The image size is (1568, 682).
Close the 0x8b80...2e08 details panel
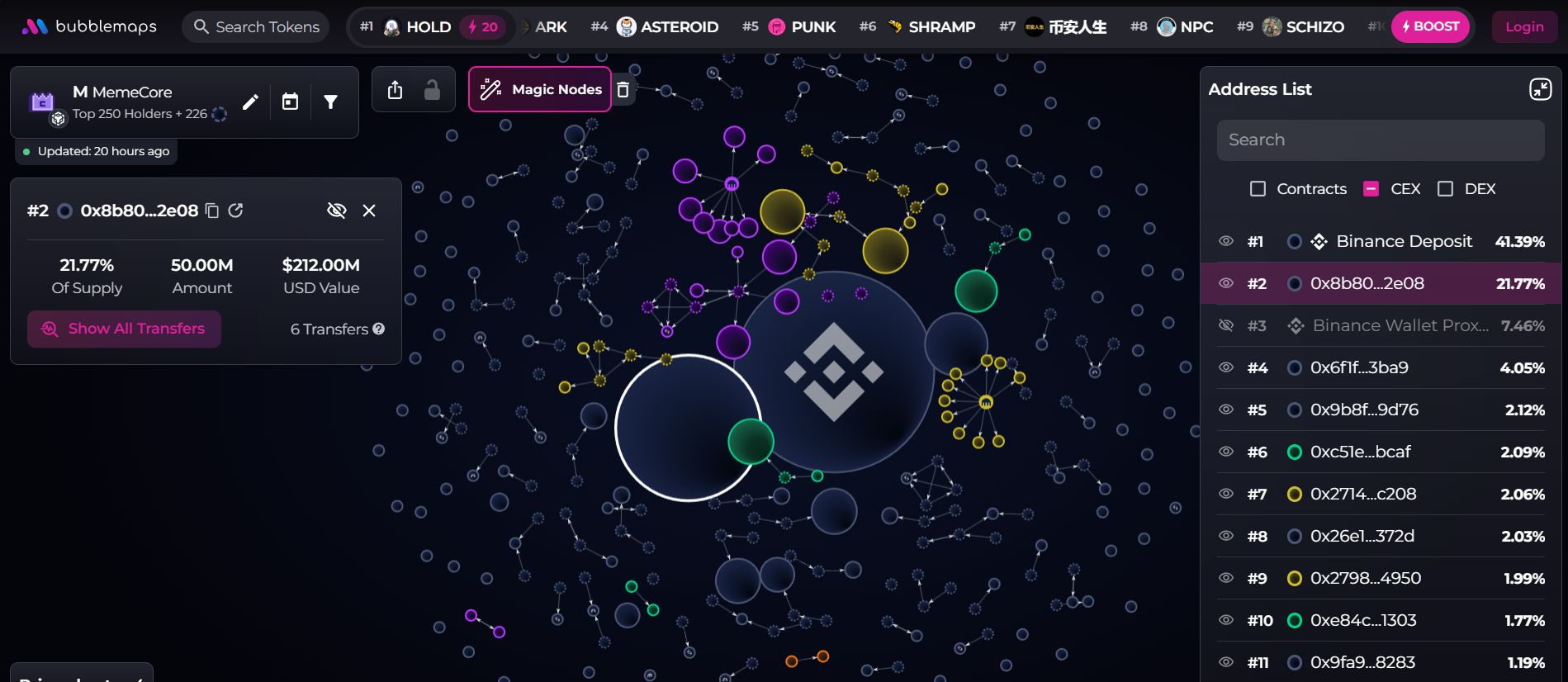(x=369, y=211)
